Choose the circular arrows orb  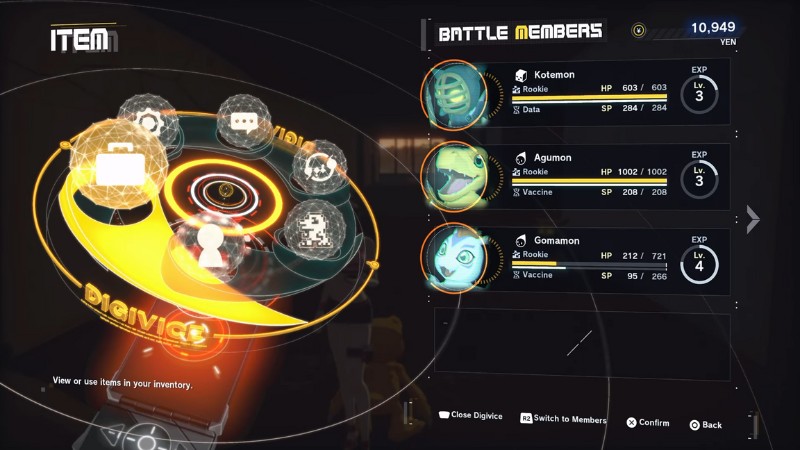point(318,166)
